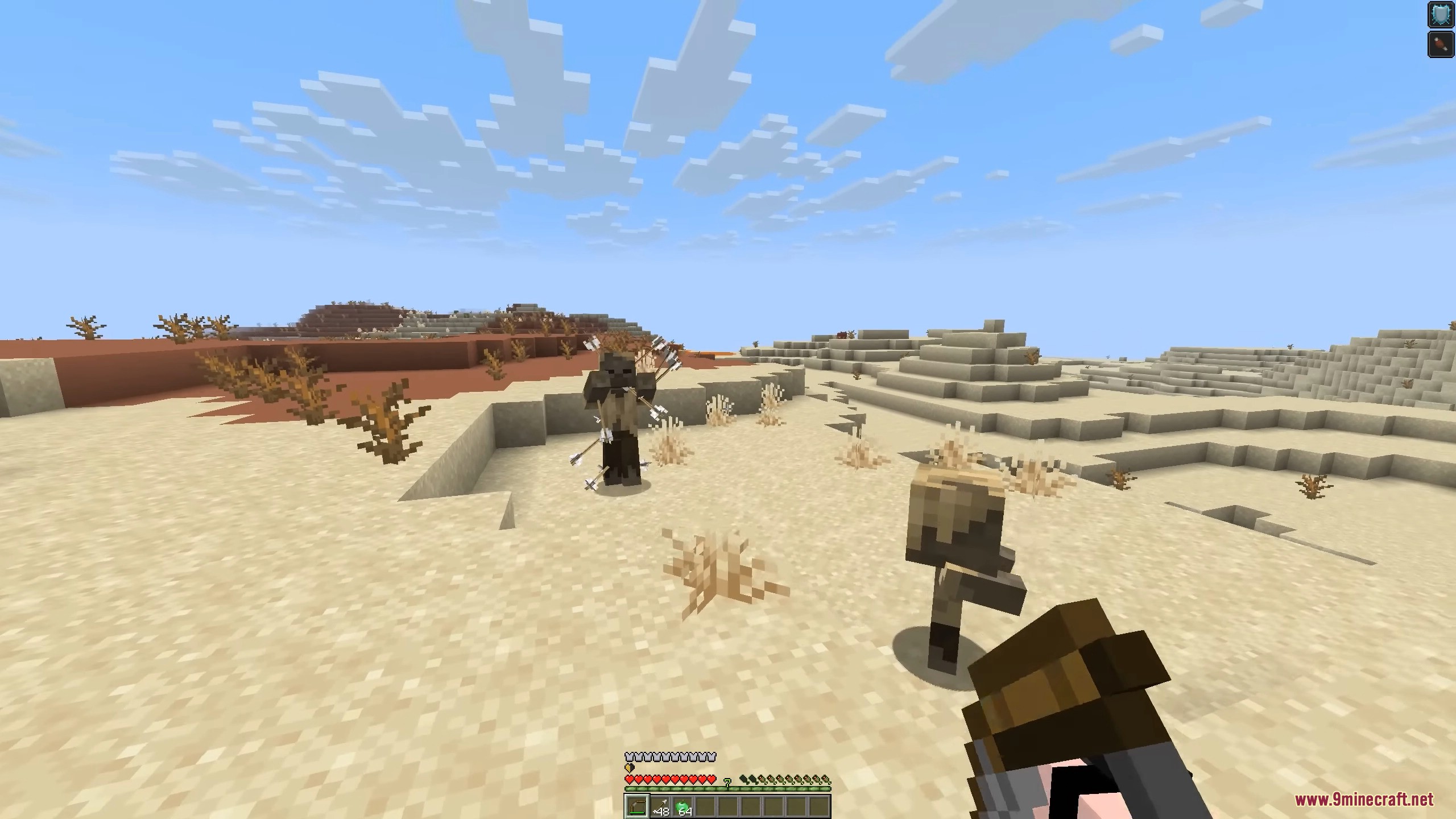Click the drumstick status effect icon
Screen dimensions: 1456x819
tap(1441, 45)
